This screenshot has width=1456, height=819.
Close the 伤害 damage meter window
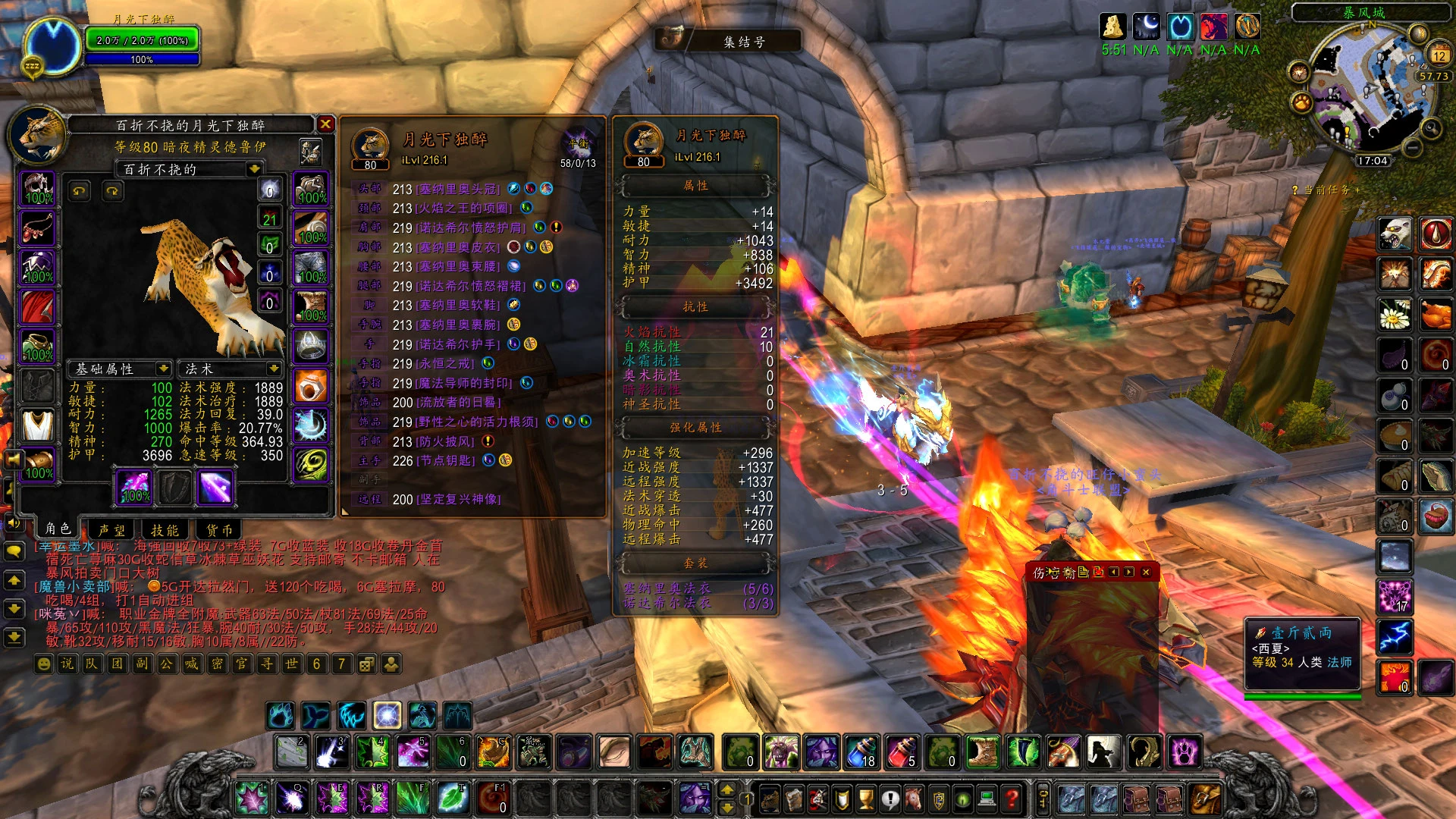1146,572
